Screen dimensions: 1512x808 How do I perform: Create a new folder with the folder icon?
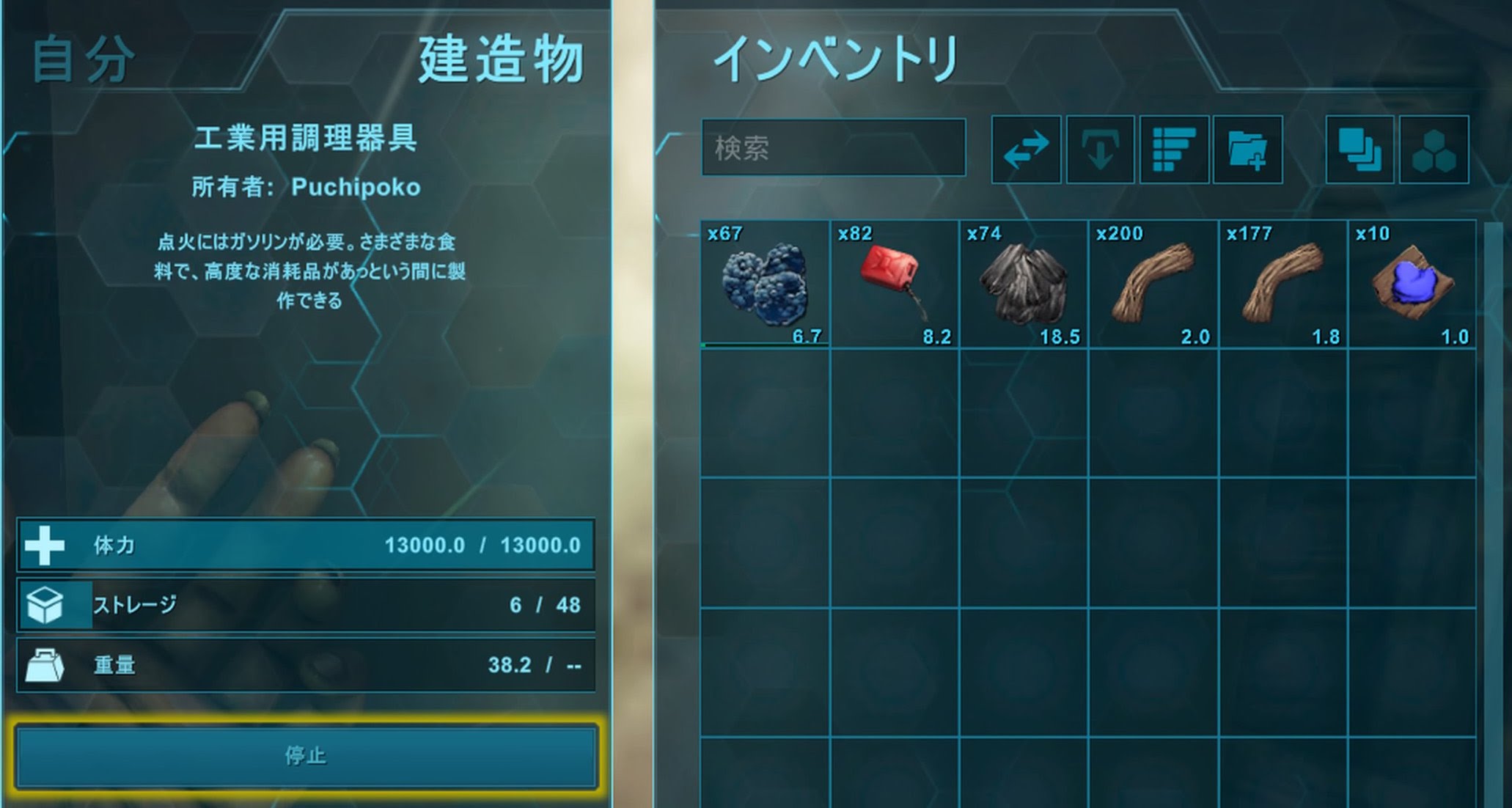[x=1247, y=150]
